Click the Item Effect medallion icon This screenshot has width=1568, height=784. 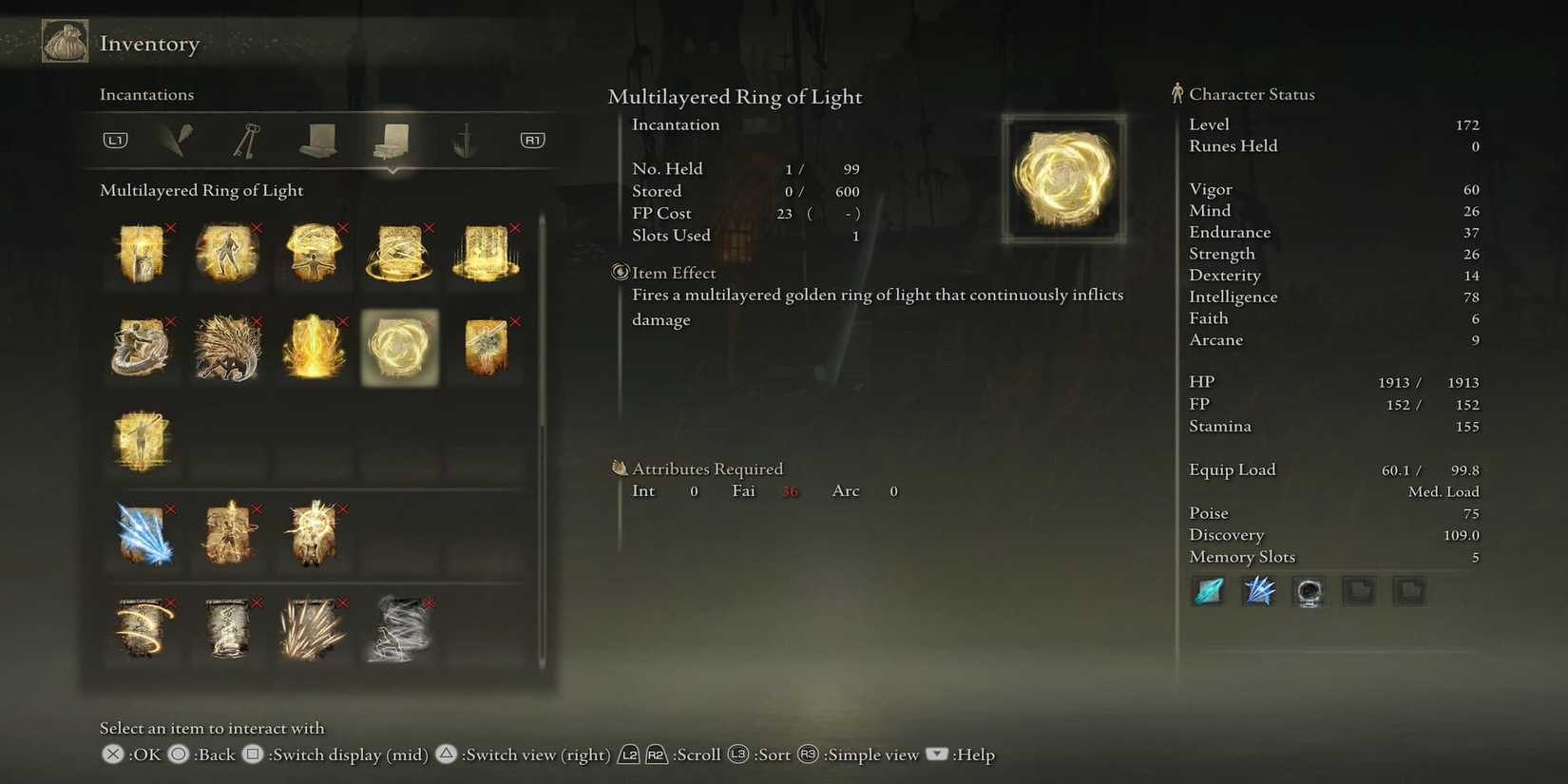point(619,273)
